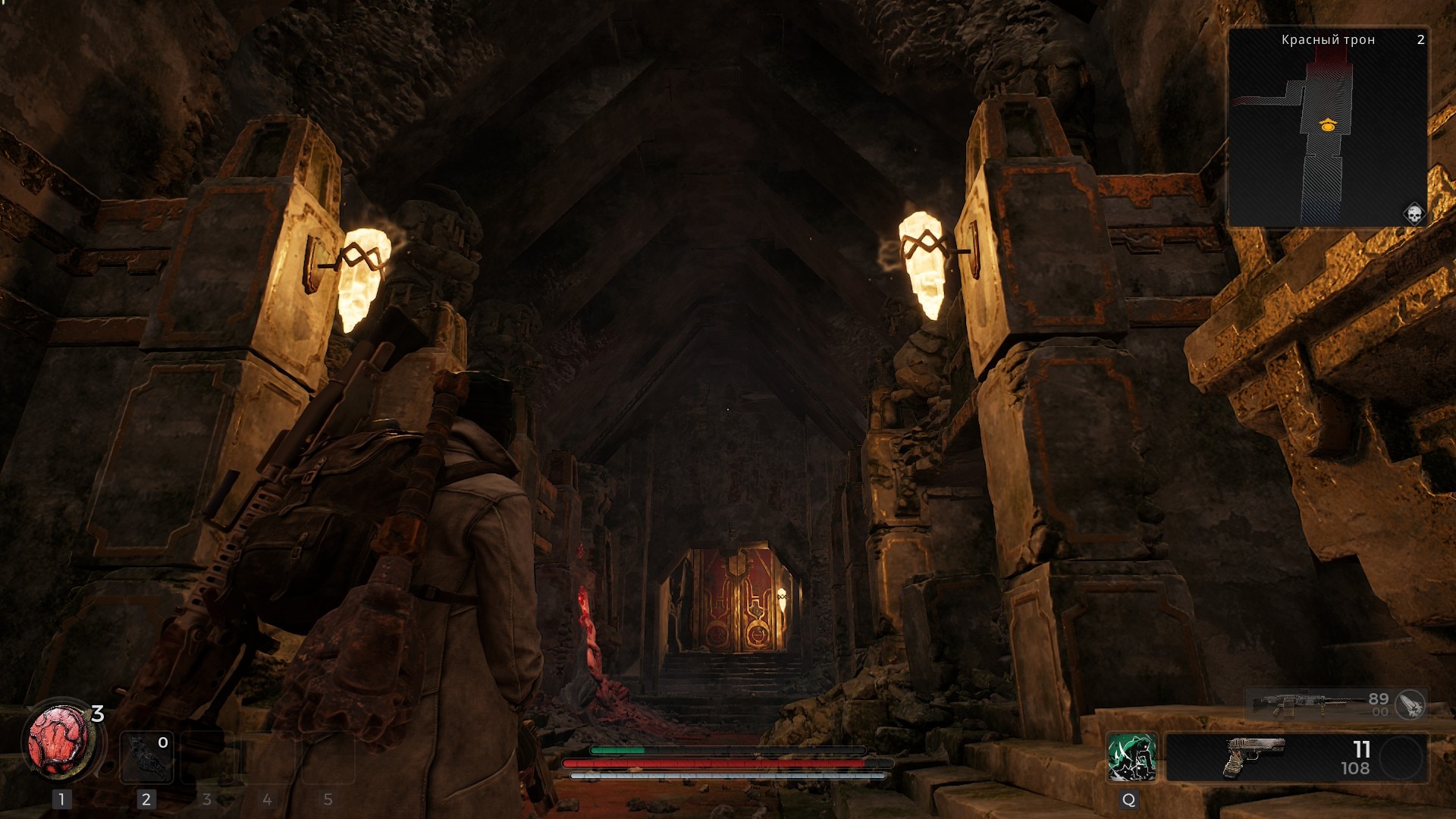This screenshot has width=1456, height=819.
Task: Switch to the long gun weapon
Action: pos(1319,704)
